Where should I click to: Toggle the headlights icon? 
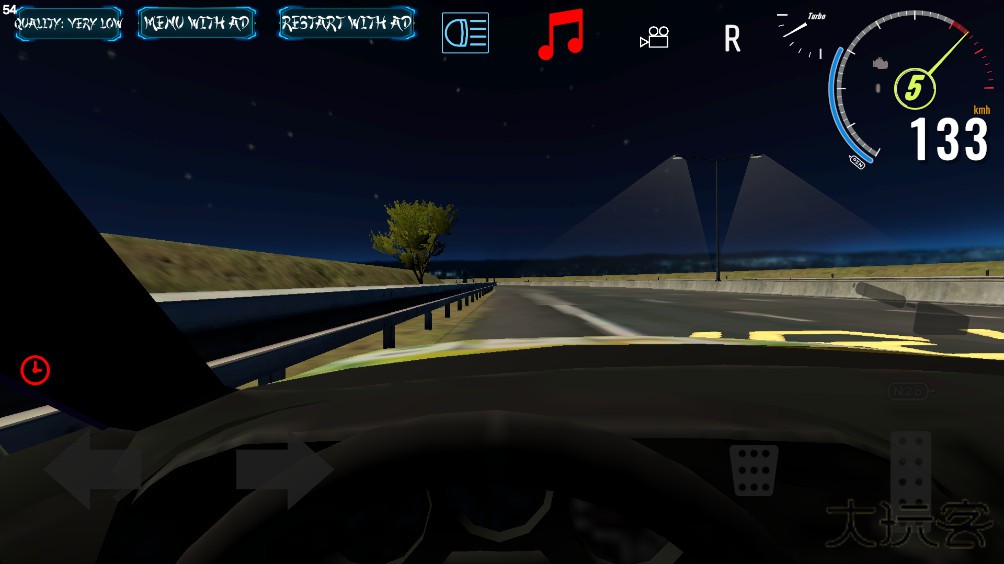pyautogui.click(x=465, y=33)
